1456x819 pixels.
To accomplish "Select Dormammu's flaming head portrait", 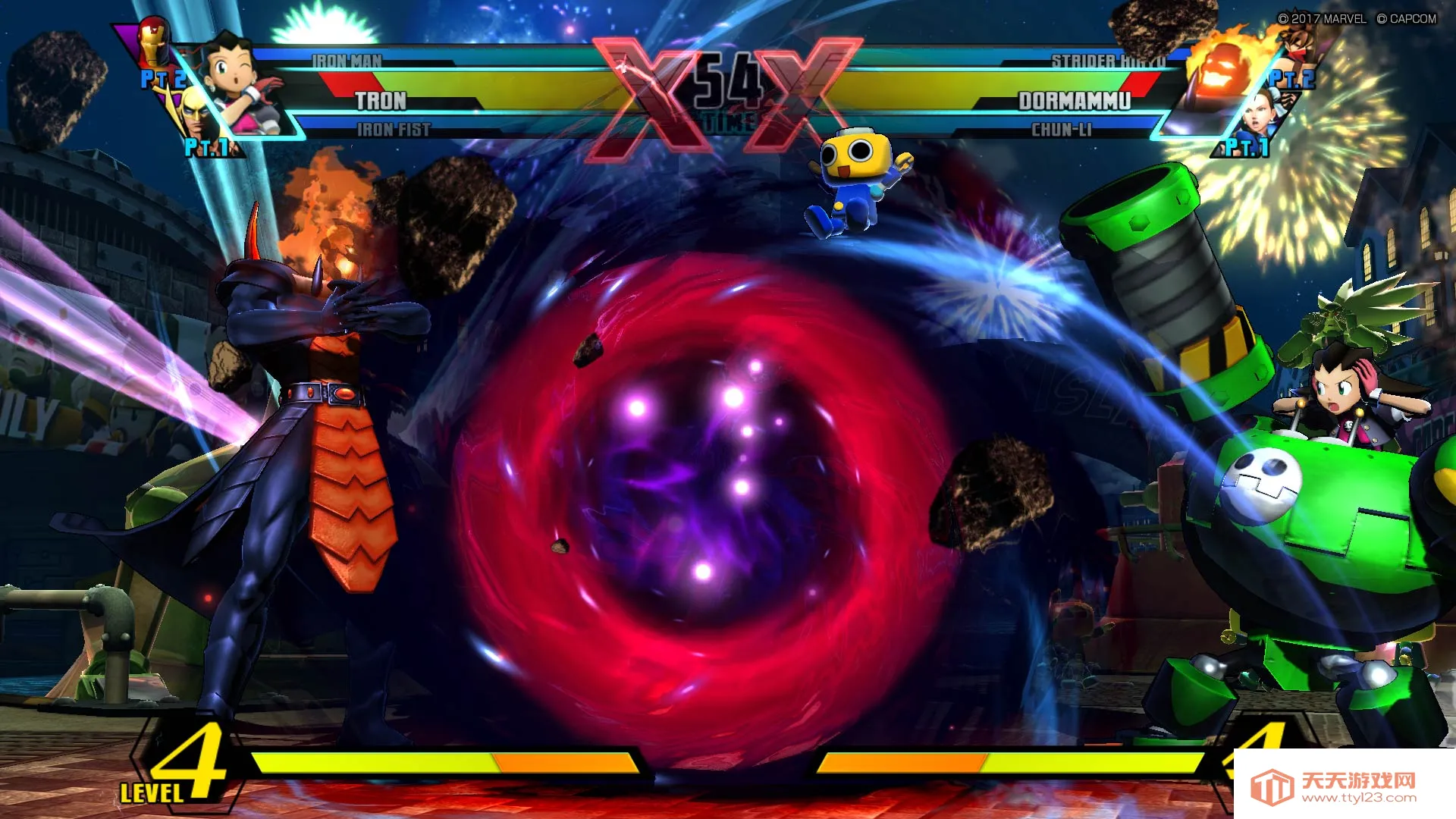I will click(x=1221, y=72).
